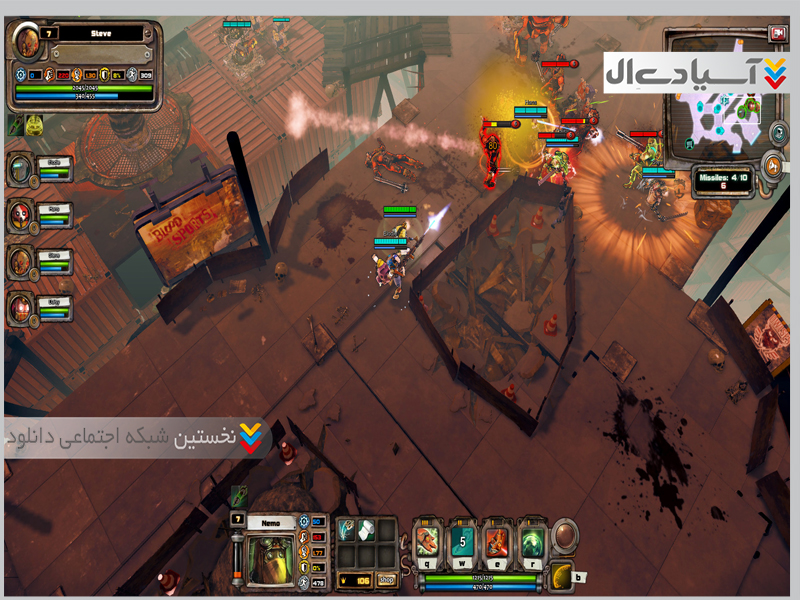Open the shop
Image resolution: width=800 pixels, height=600 pixels.
385,579
